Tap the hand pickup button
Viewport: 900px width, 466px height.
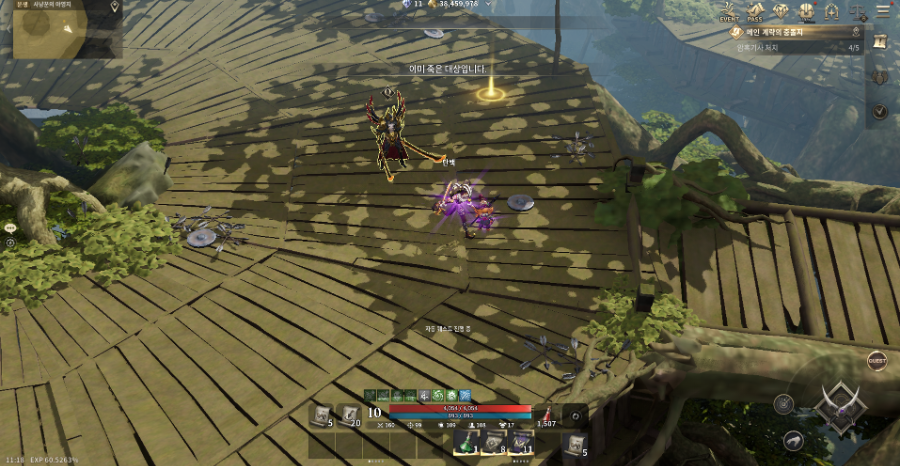(x=793, y=439)
